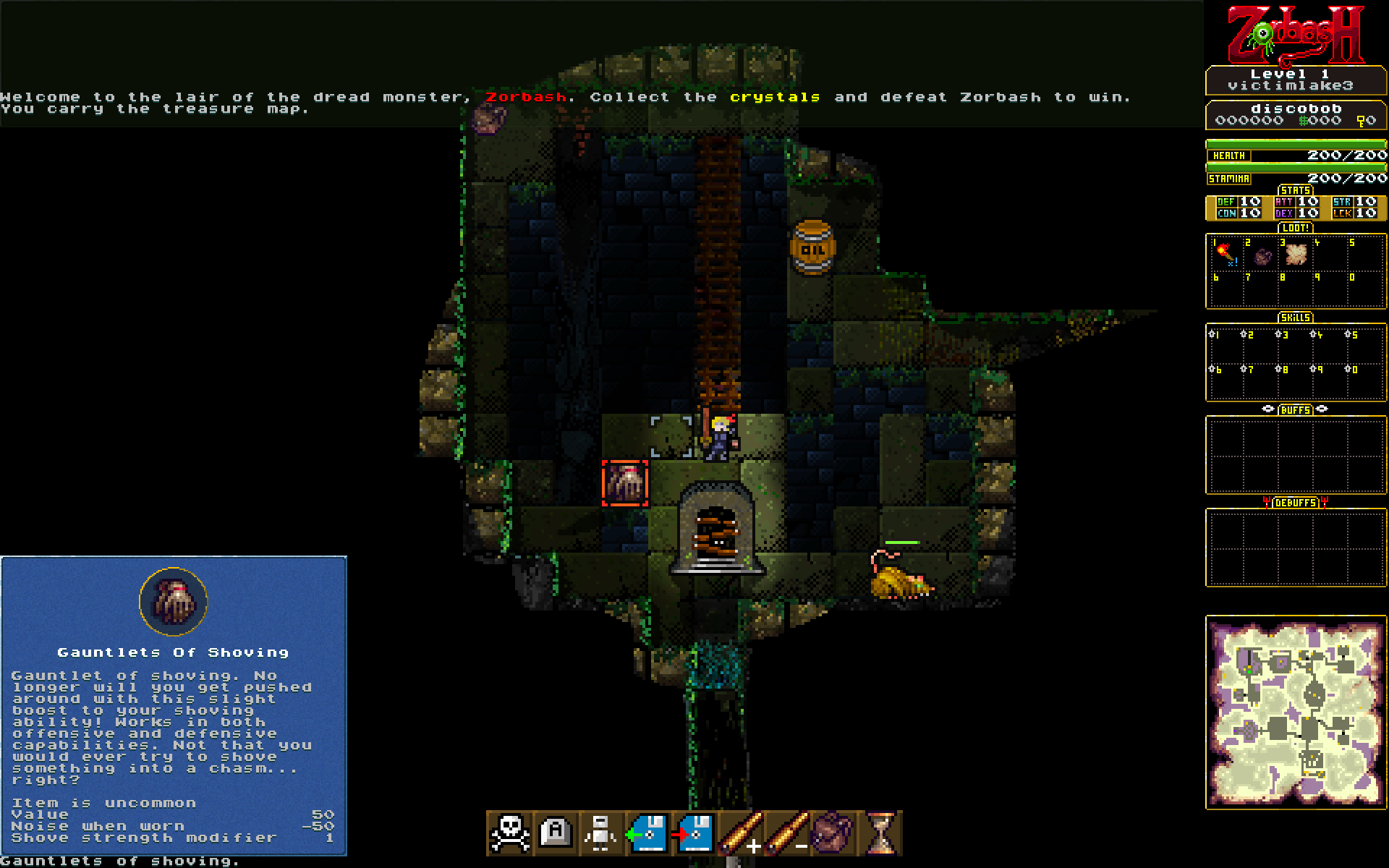The image size is (1389, 868).
Task: Select the treasure map in loot slot 3
Action: point(1296,254)
